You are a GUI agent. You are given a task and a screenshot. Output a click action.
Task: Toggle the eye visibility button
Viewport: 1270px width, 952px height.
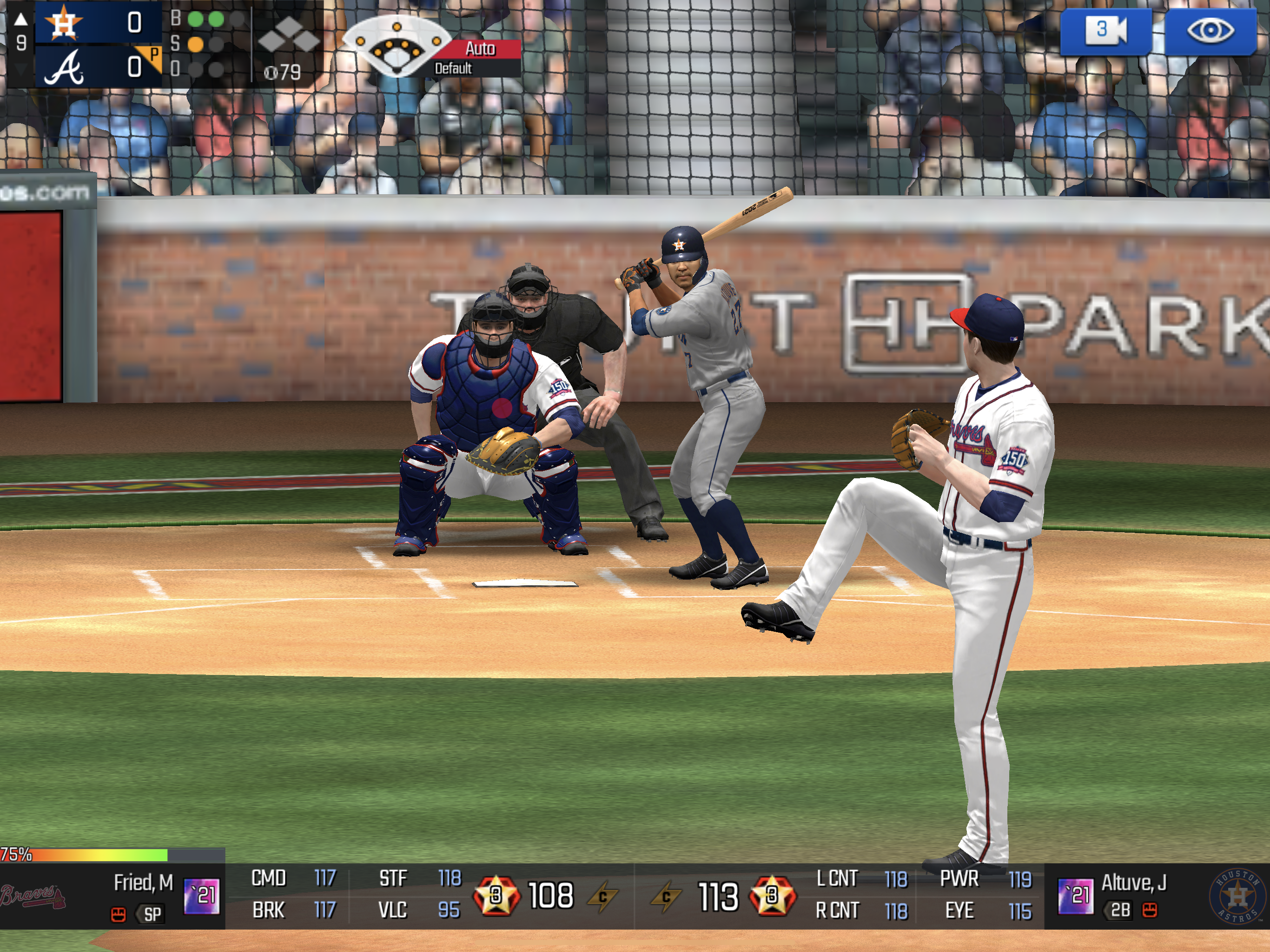tap(1210, 31)
